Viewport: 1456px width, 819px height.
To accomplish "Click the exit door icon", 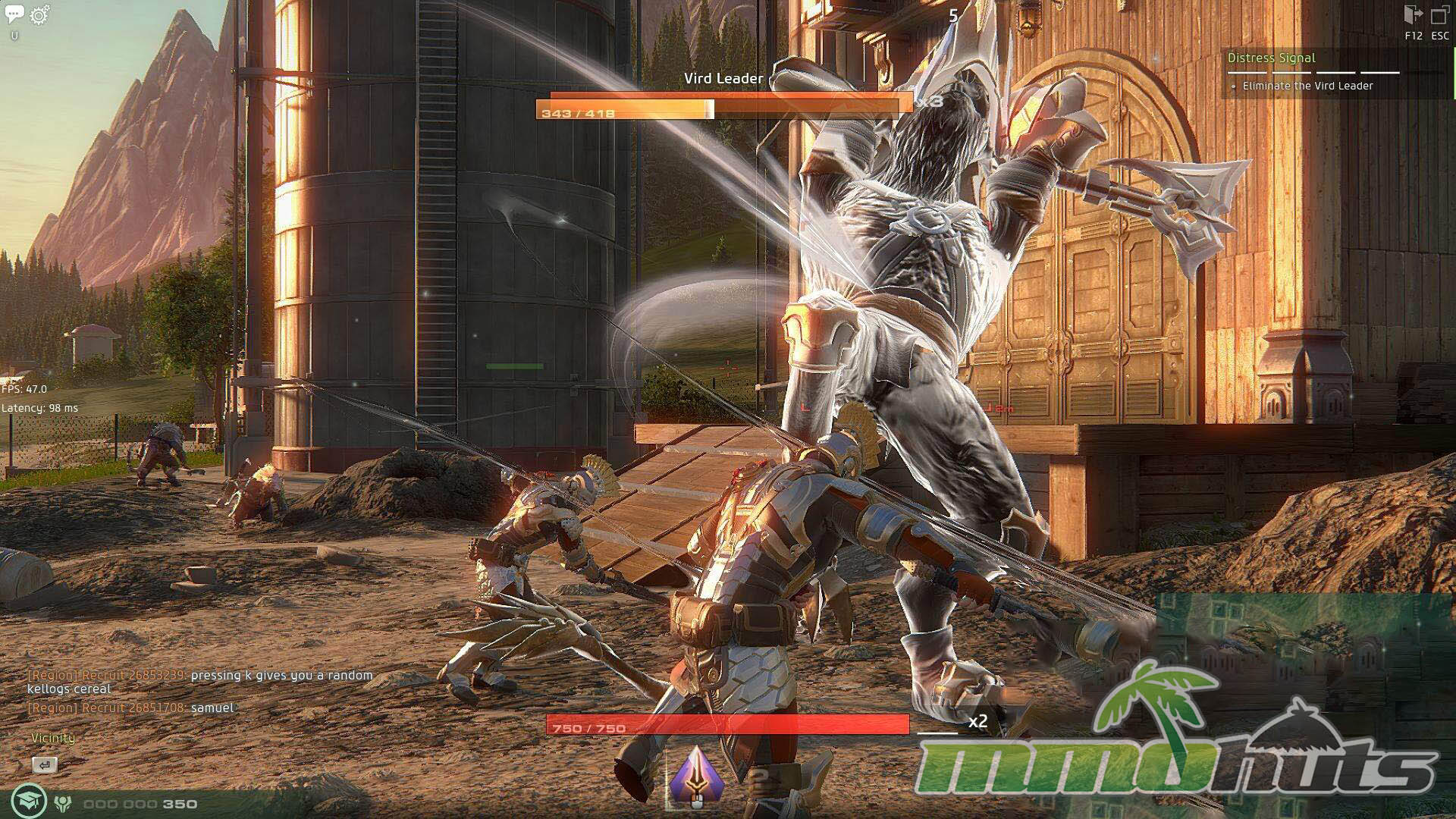I will pyautogui.click(x=1414, y=15).
